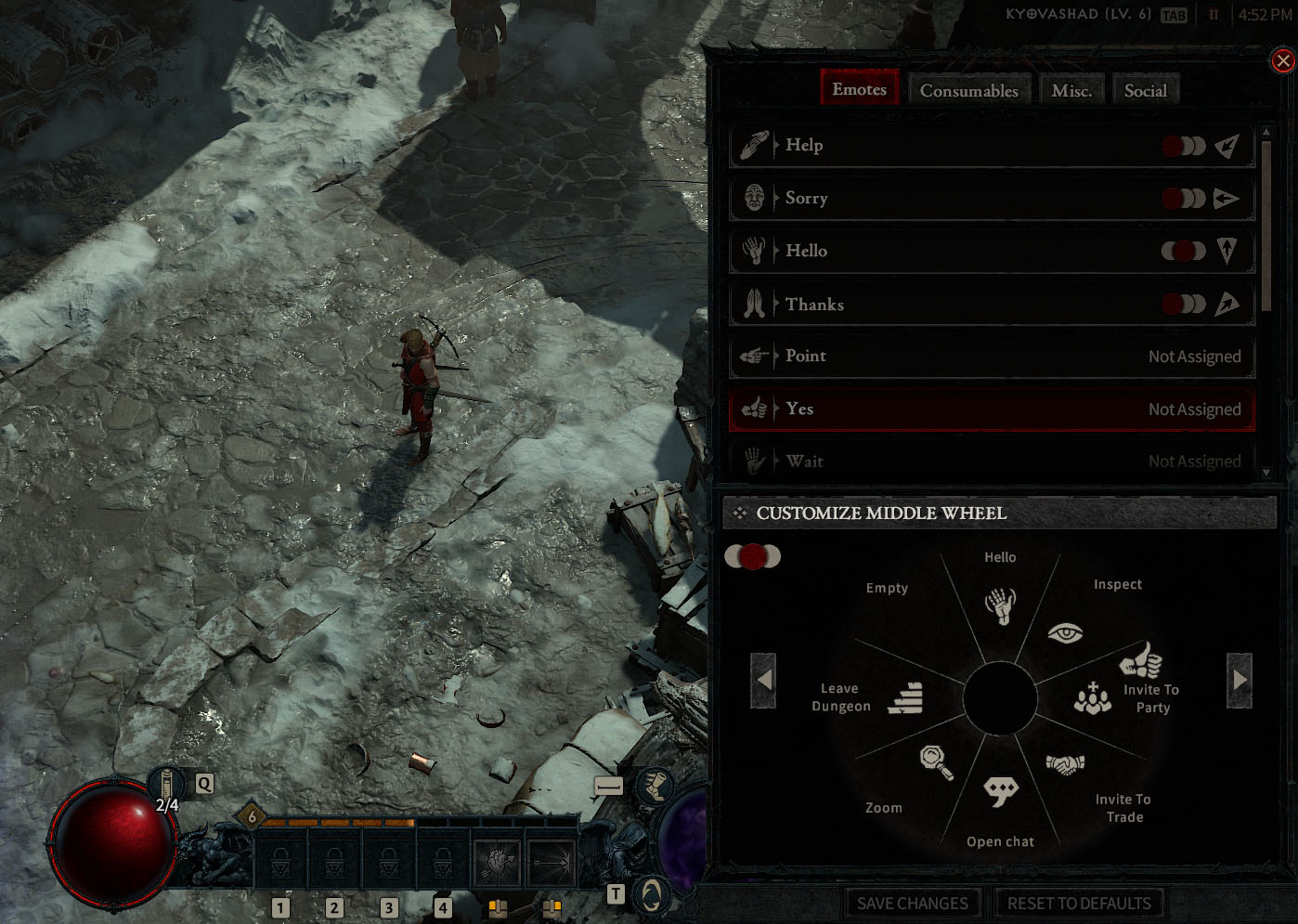Screen dimensions: 1298x924
Task: Select the Yes emote row marked Not Assigned
Action: [991, 409]
